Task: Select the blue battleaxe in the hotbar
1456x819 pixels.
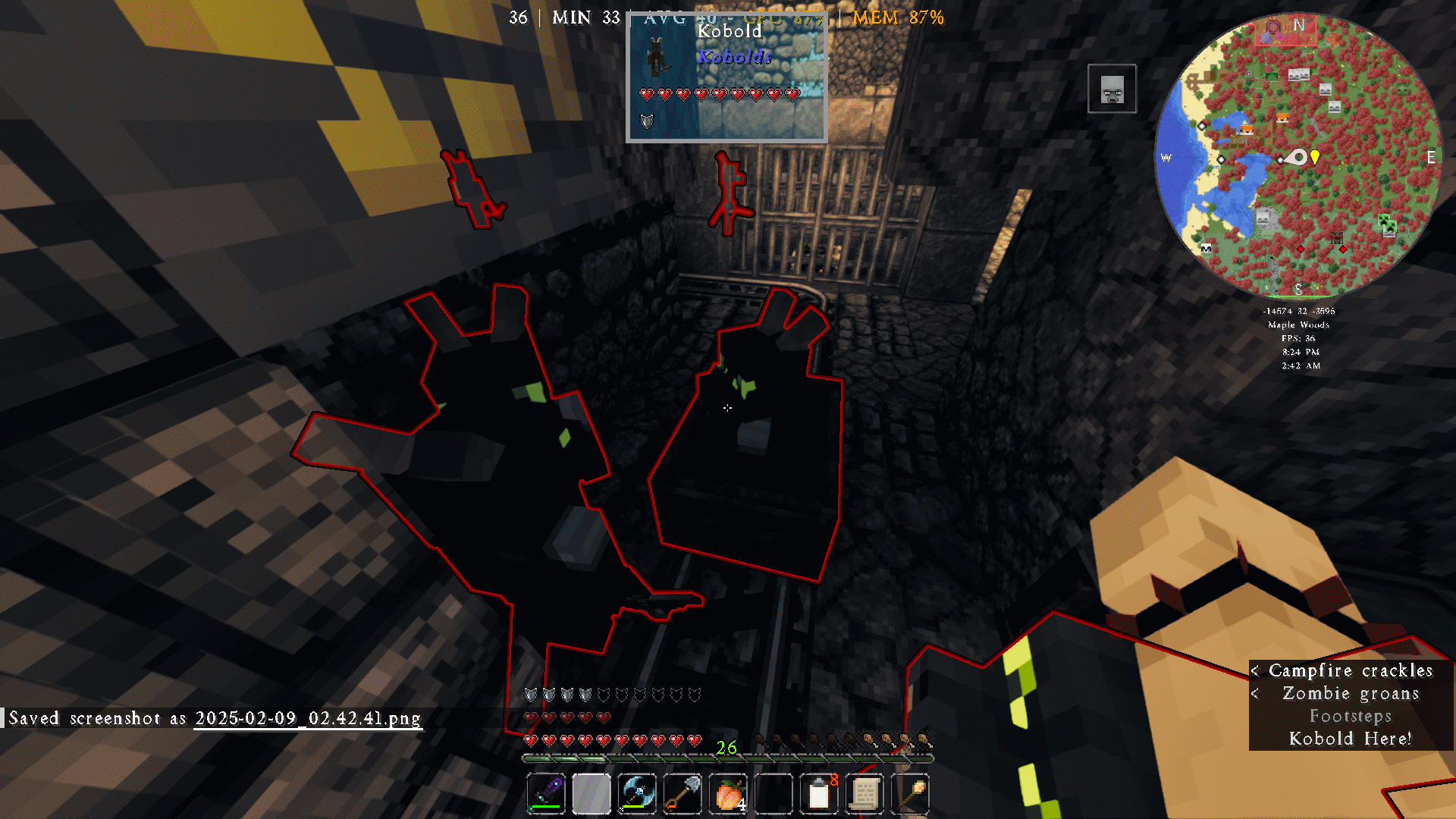Action: point(637,794)
